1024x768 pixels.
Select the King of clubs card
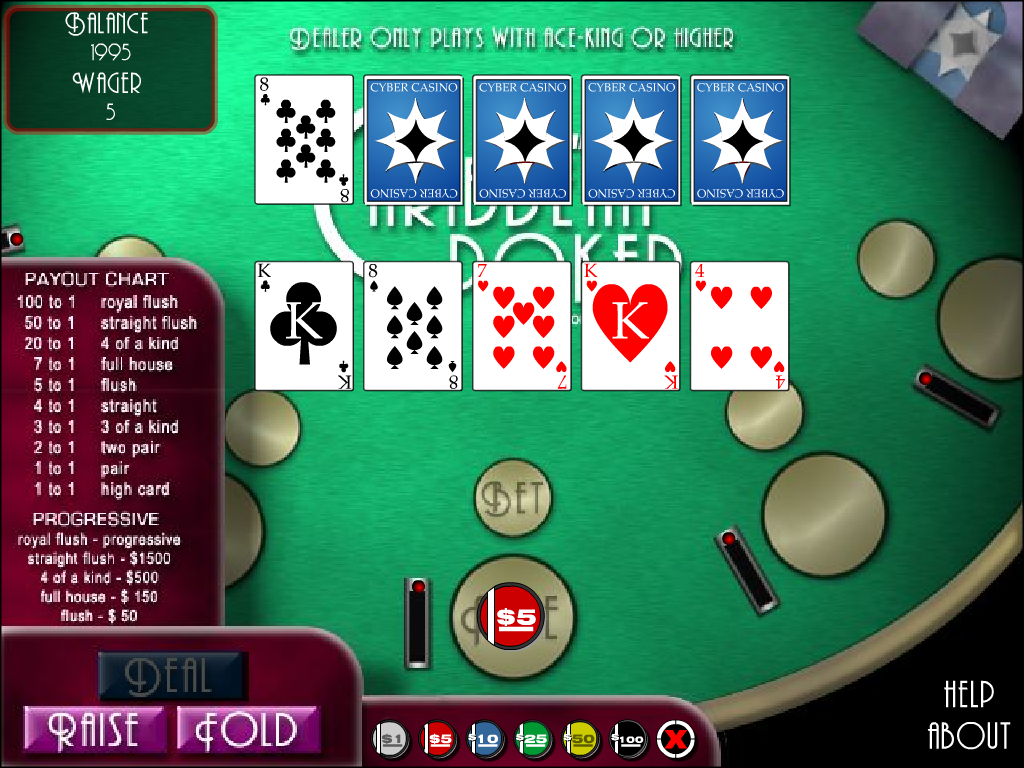[304, 325]
